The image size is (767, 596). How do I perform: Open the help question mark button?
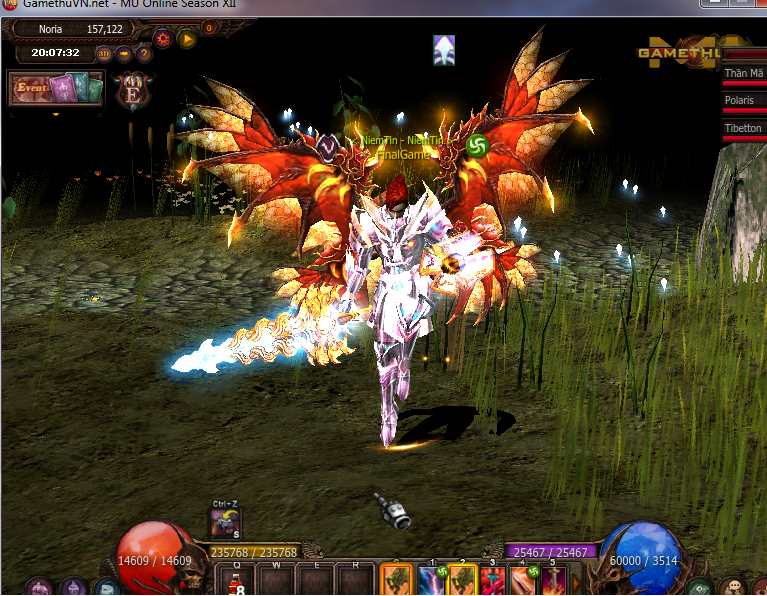pyautogui.click(x=144, y=53)
